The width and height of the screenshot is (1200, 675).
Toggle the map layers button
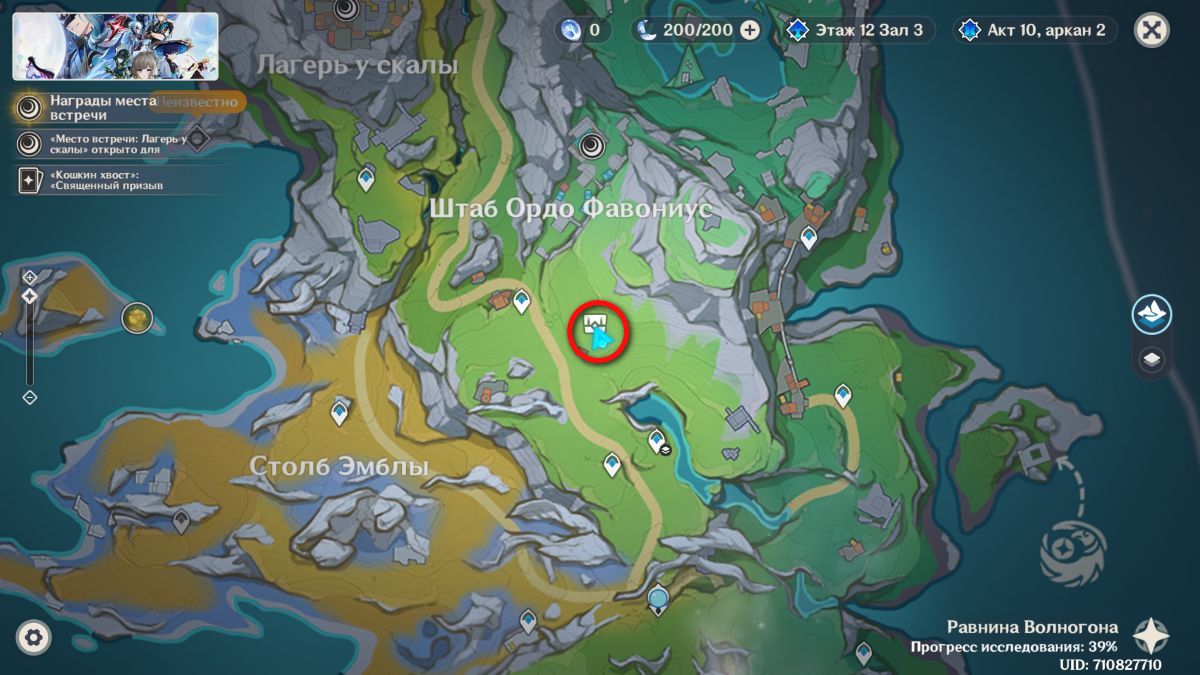tap(1152, 359)
